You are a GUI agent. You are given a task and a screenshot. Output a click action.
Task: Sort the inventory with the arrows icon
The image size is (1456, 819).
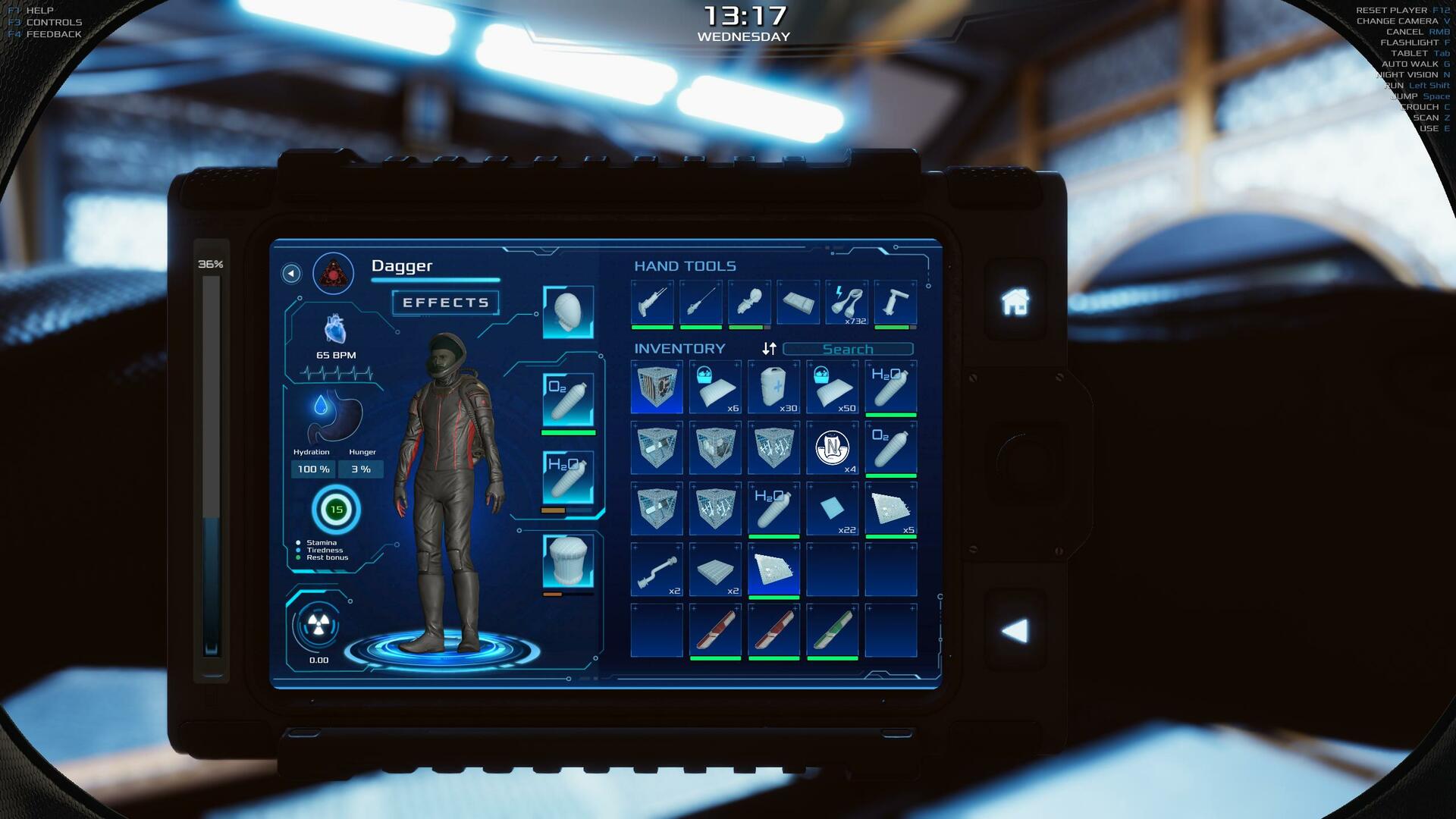[x=769, y=349]
